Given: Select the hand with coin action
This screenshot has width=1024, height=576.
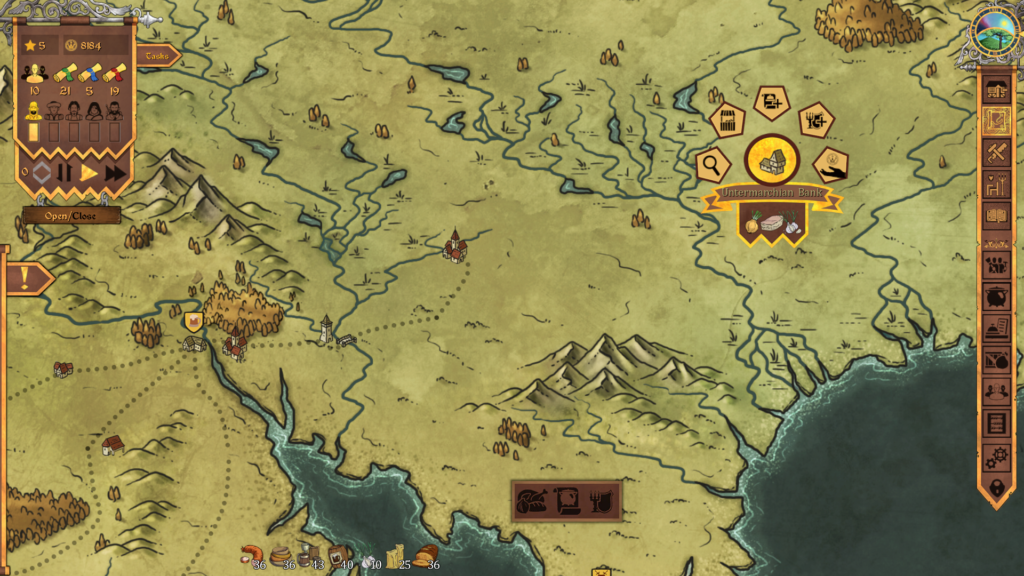Looking at the screenshot, I should tap(831, 164).
